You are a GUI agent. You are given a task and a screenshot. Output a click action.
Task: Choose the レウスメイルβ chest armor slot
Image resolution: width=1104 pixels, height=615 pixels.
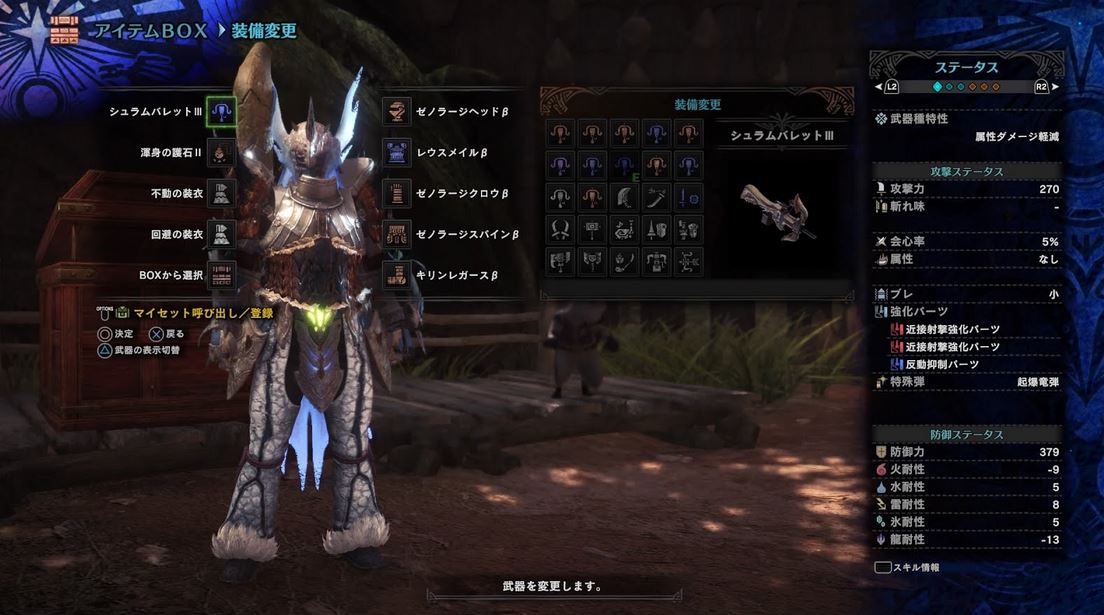(x=398, y=152)
